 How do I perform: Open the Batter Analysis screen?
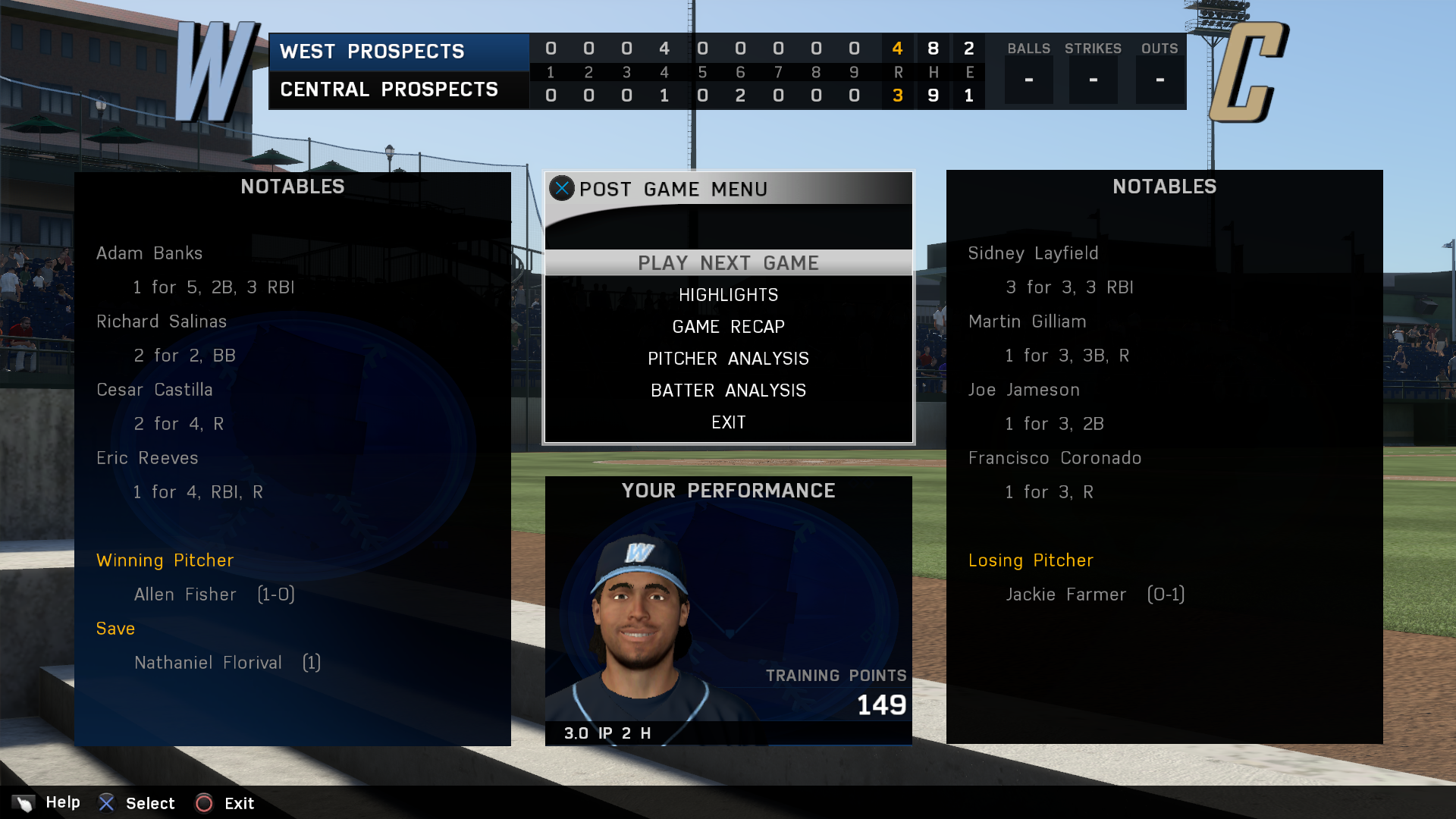728,390
